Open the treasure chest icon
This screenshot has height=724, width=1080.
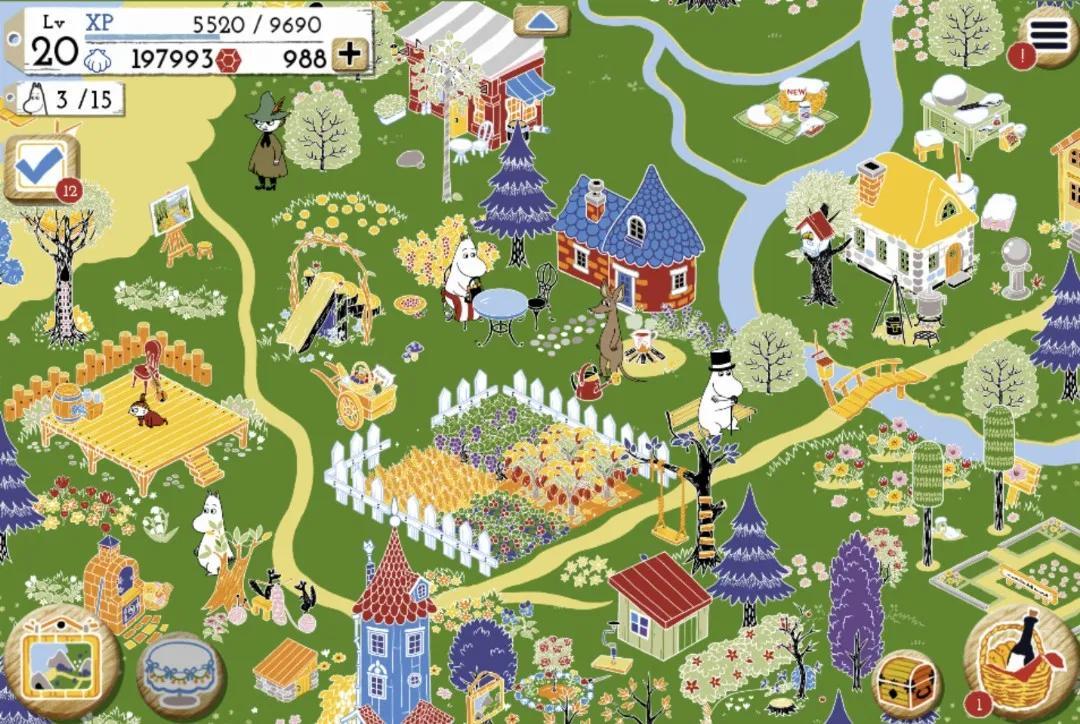[x=907, y=683]
